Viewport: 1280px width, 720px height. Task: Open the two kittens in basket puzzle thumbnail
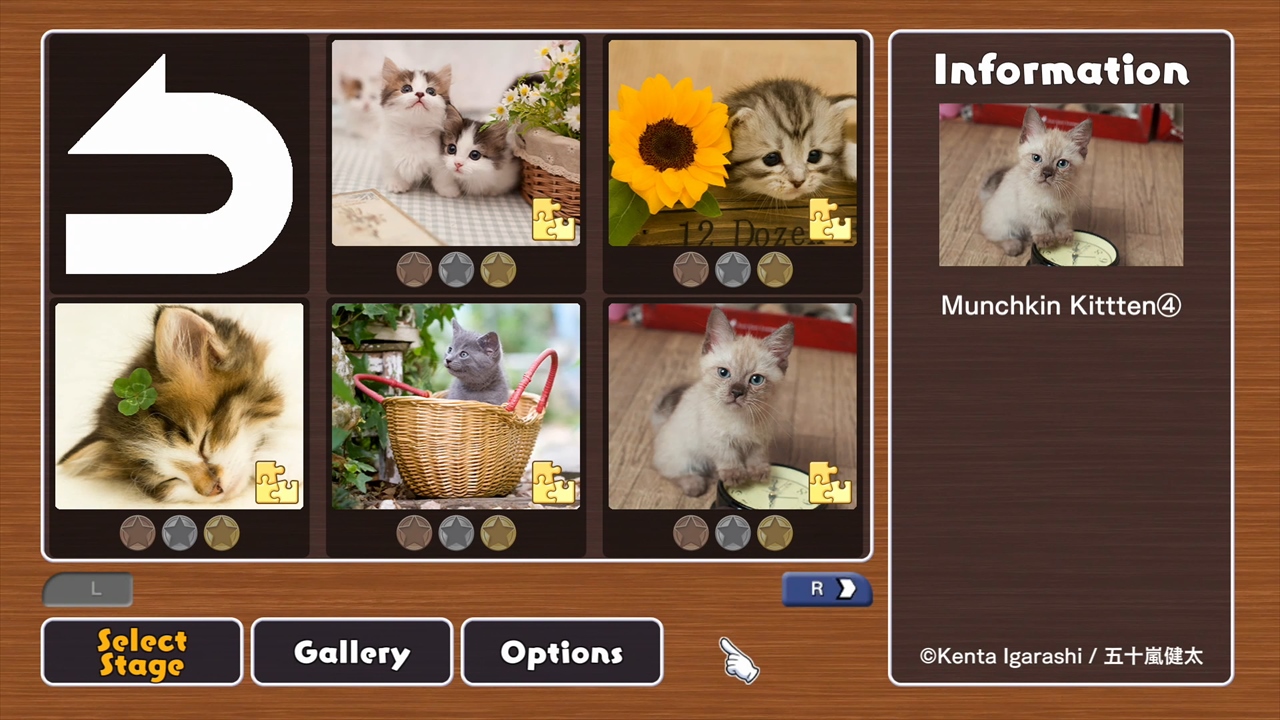pos(455,140)
